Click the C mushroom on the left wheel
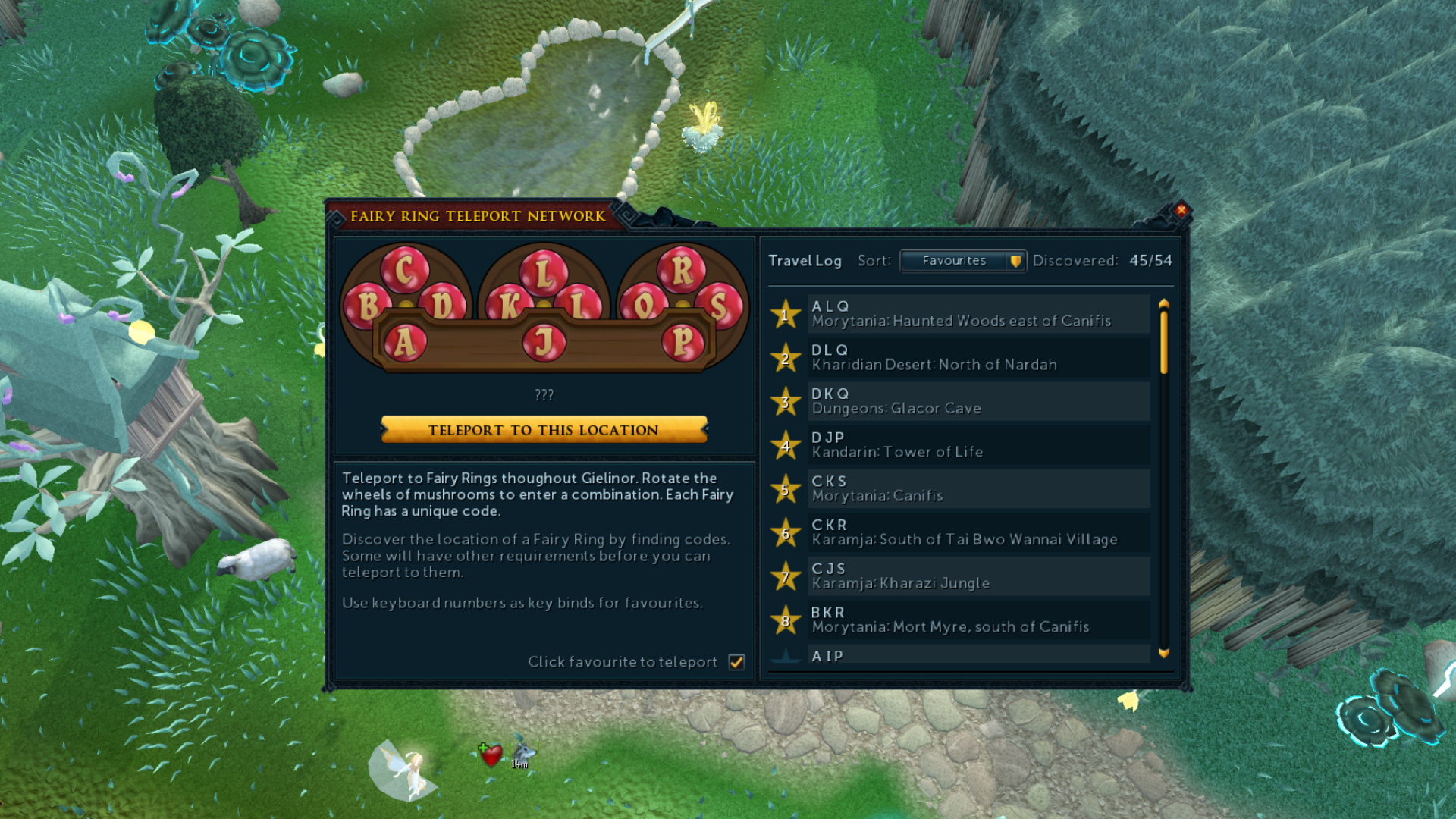 406,270
